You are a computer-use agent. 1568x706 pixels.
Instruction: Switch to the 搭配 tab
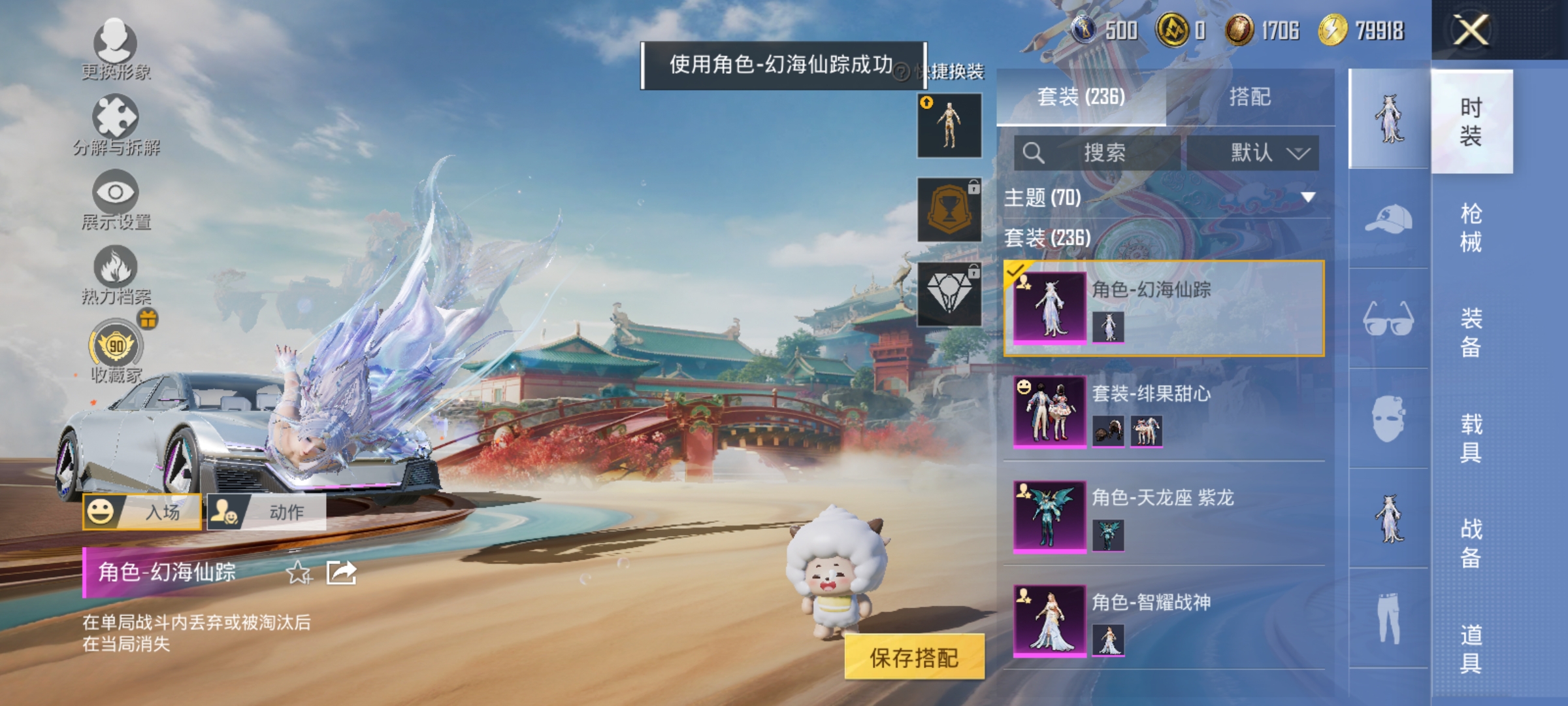pyautogui.click(x=1252, y=97)
